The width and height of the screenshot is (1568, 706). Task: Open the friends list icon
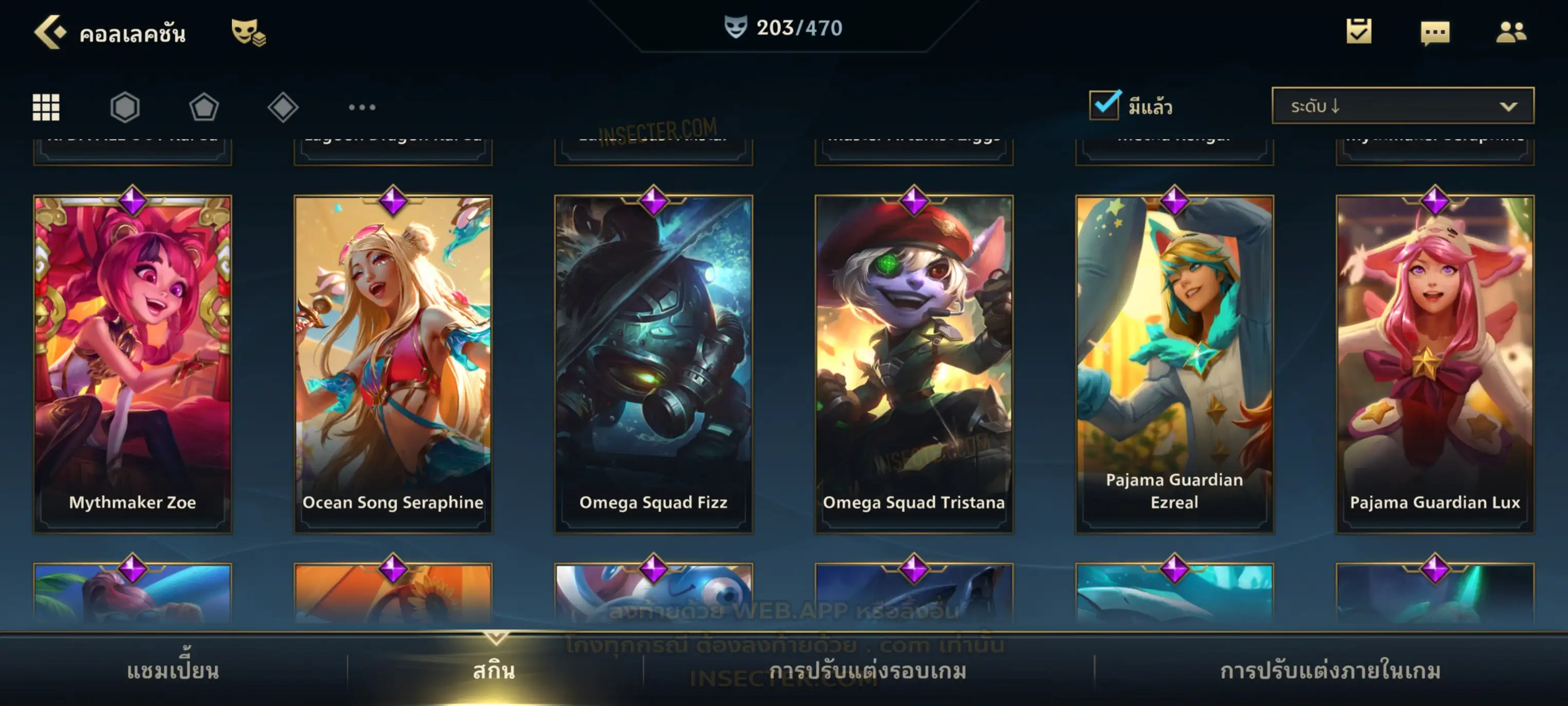pyautogui.click(x=1510, y=32)
